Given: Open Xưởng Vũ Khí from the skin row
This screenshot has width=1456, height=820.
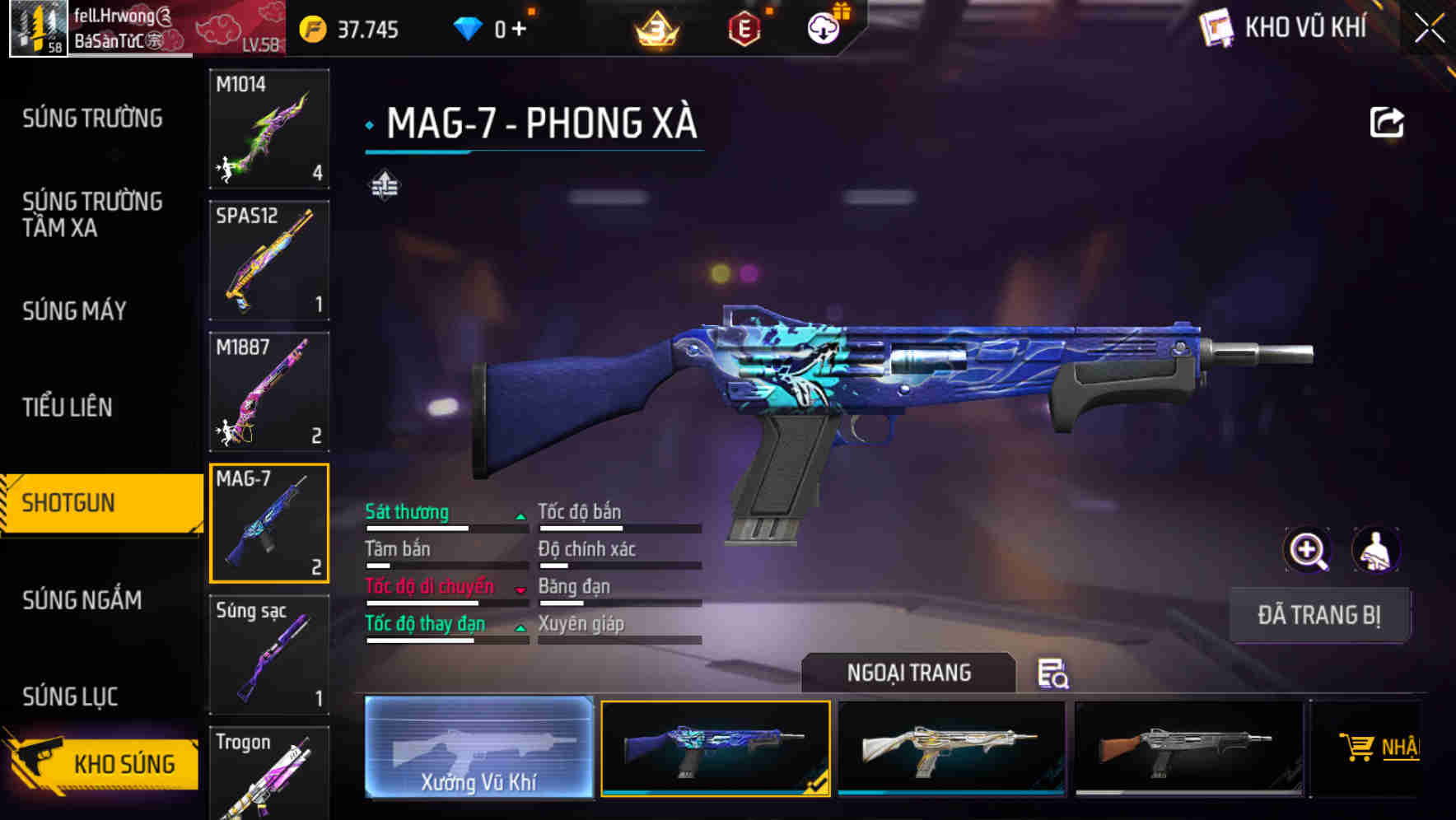Looking at the screenshot, I should coord(478,748).
